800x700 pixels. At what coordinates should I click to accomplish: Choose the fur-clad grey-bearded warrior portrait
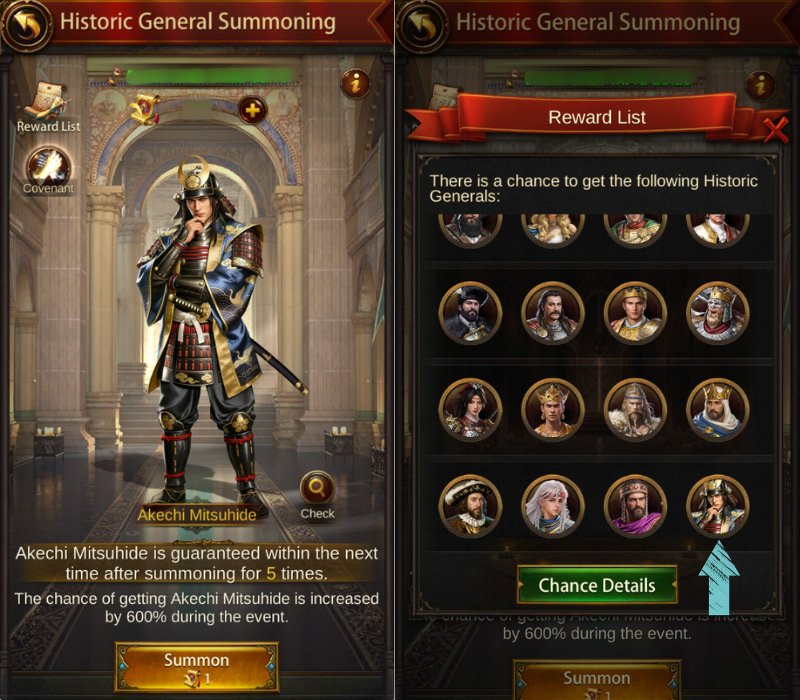coord(635,410)
